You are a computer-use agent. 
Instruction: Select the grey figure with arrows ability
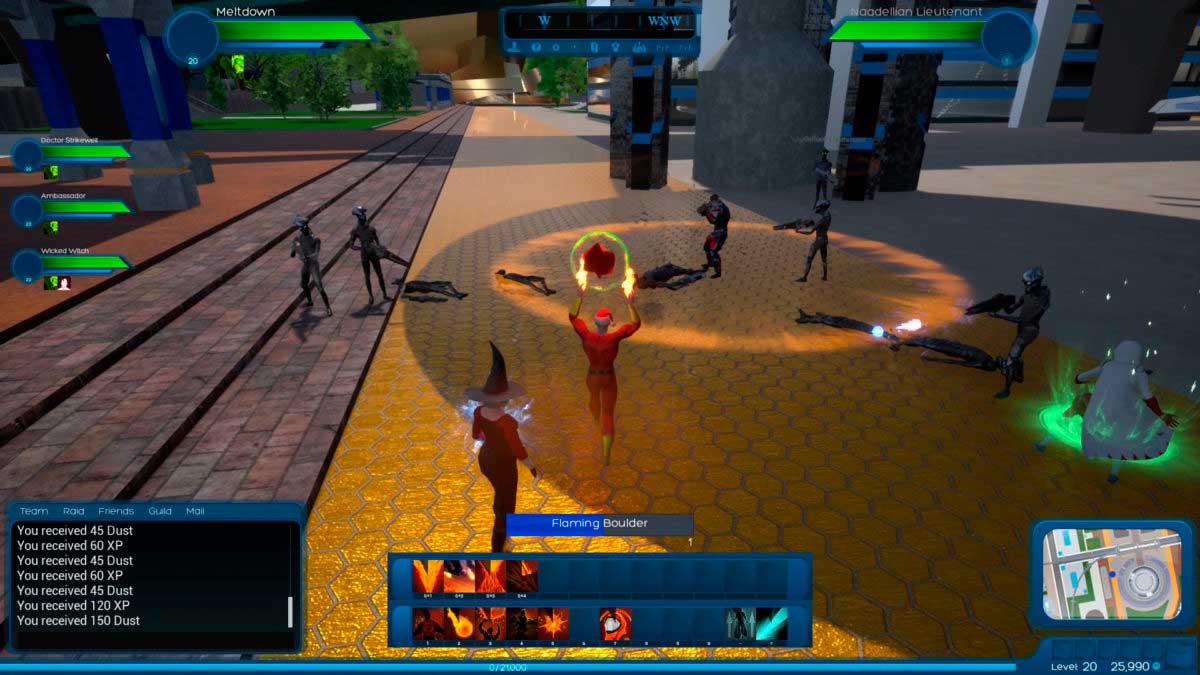point(740,624)
